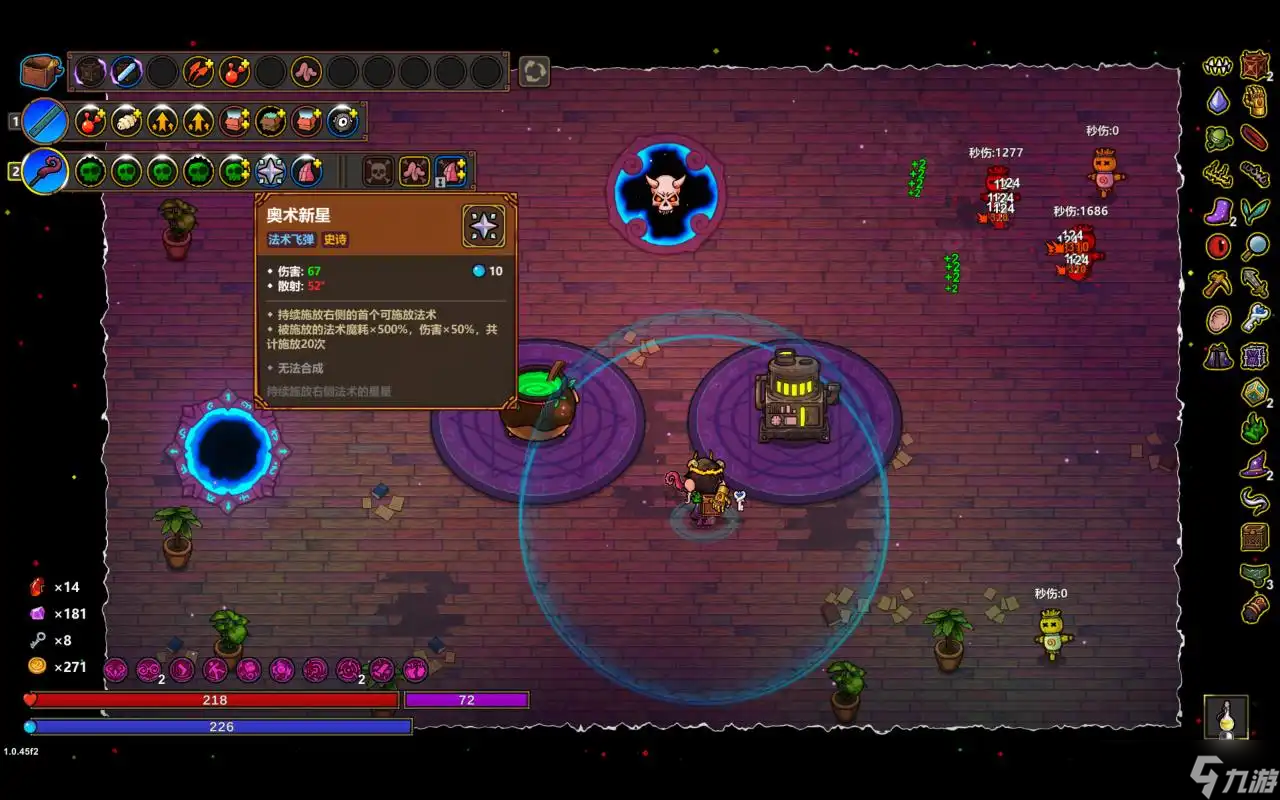Pick the Arcane Nova star spell slot
Image resolution: width=1280 pixels, height=800 pixels.
(x=270, y=171)
